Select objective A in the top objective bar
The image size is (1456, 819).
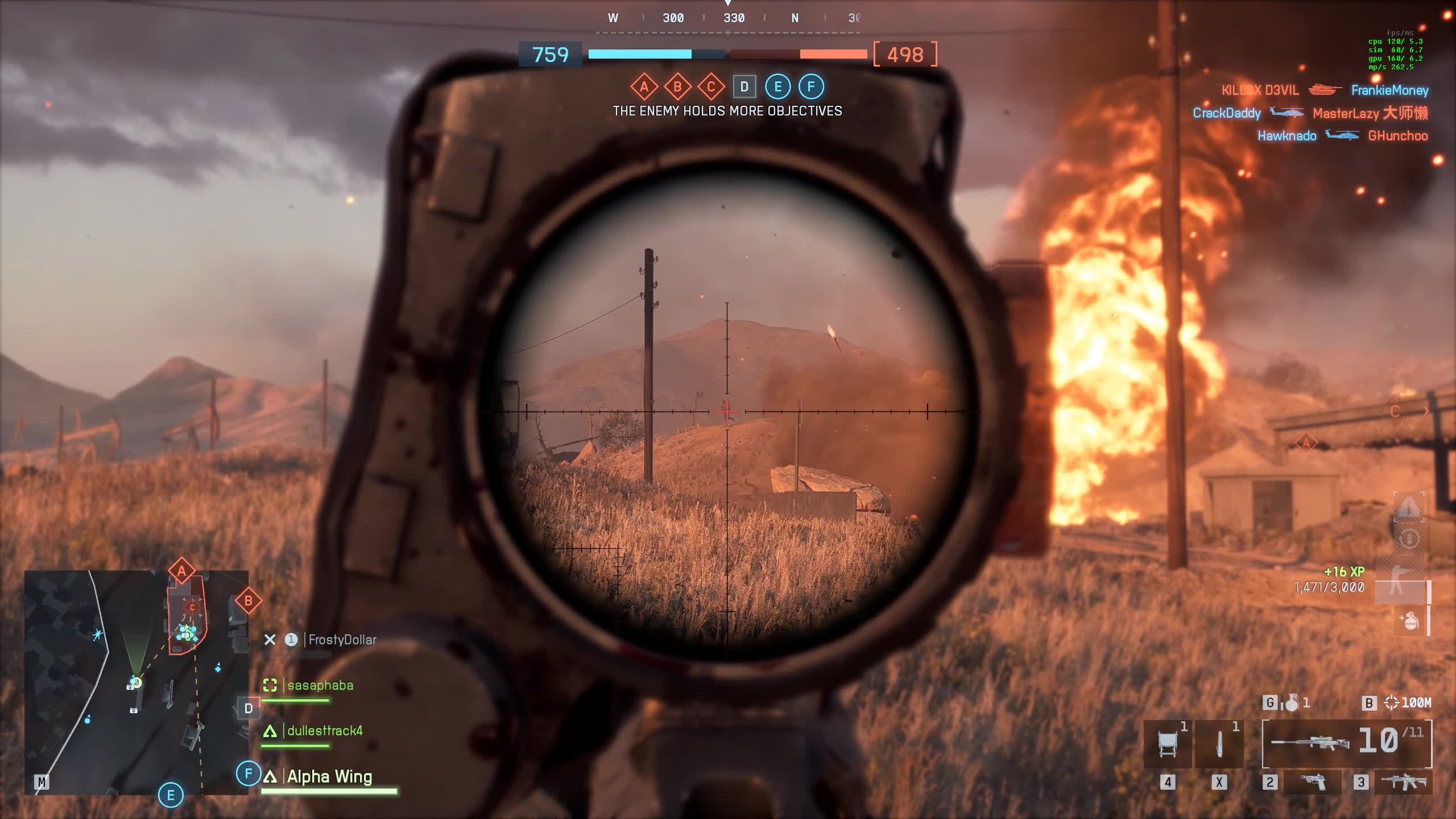click(x=644, y=87)
